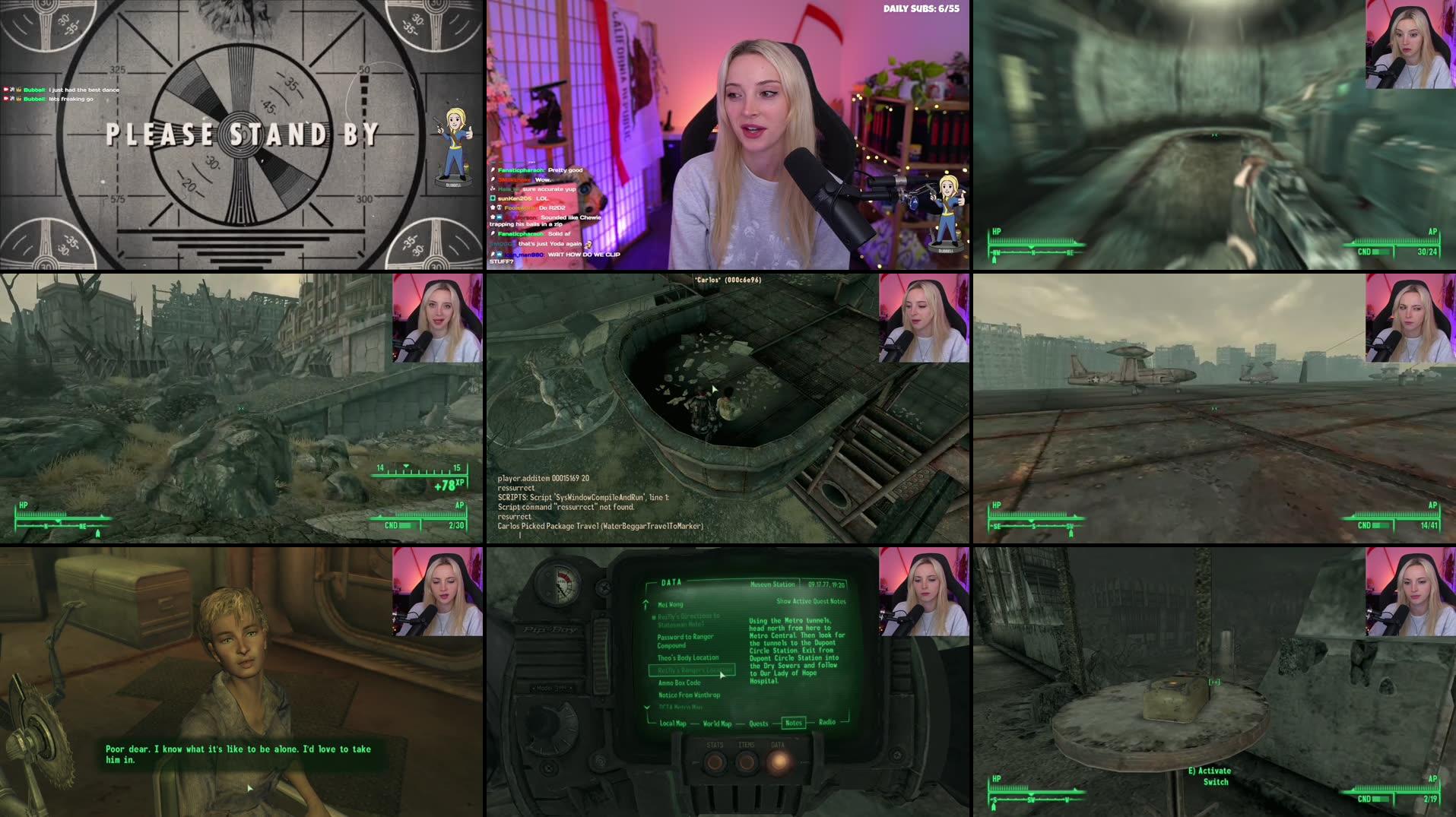Switch to the Quests tab on the Pip-Boy

click(x=759, y=724)
